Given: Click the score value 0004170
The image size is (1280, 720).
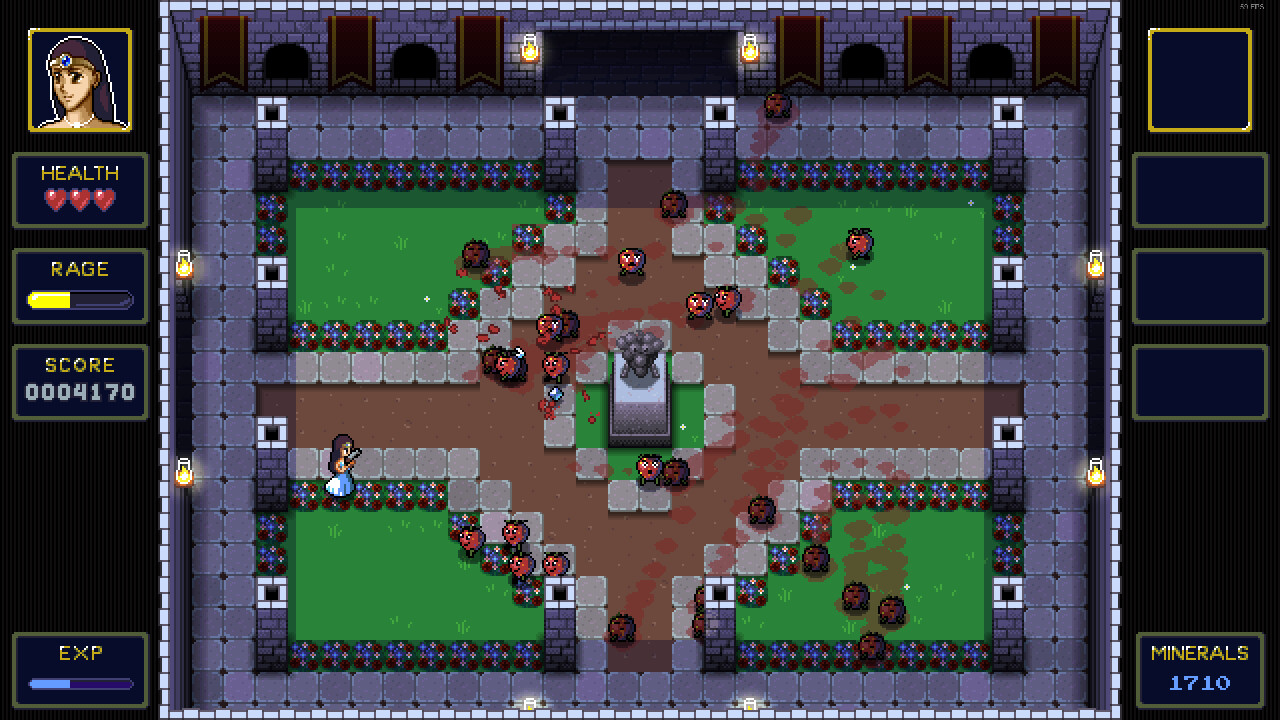Looking at the screenshot, I should [x=79, y=393].
